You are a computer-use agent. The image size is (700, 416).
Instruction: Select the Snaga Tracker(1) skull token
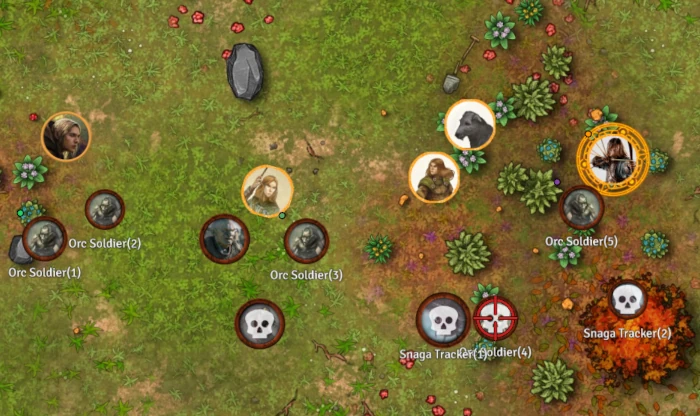[443, 320]
